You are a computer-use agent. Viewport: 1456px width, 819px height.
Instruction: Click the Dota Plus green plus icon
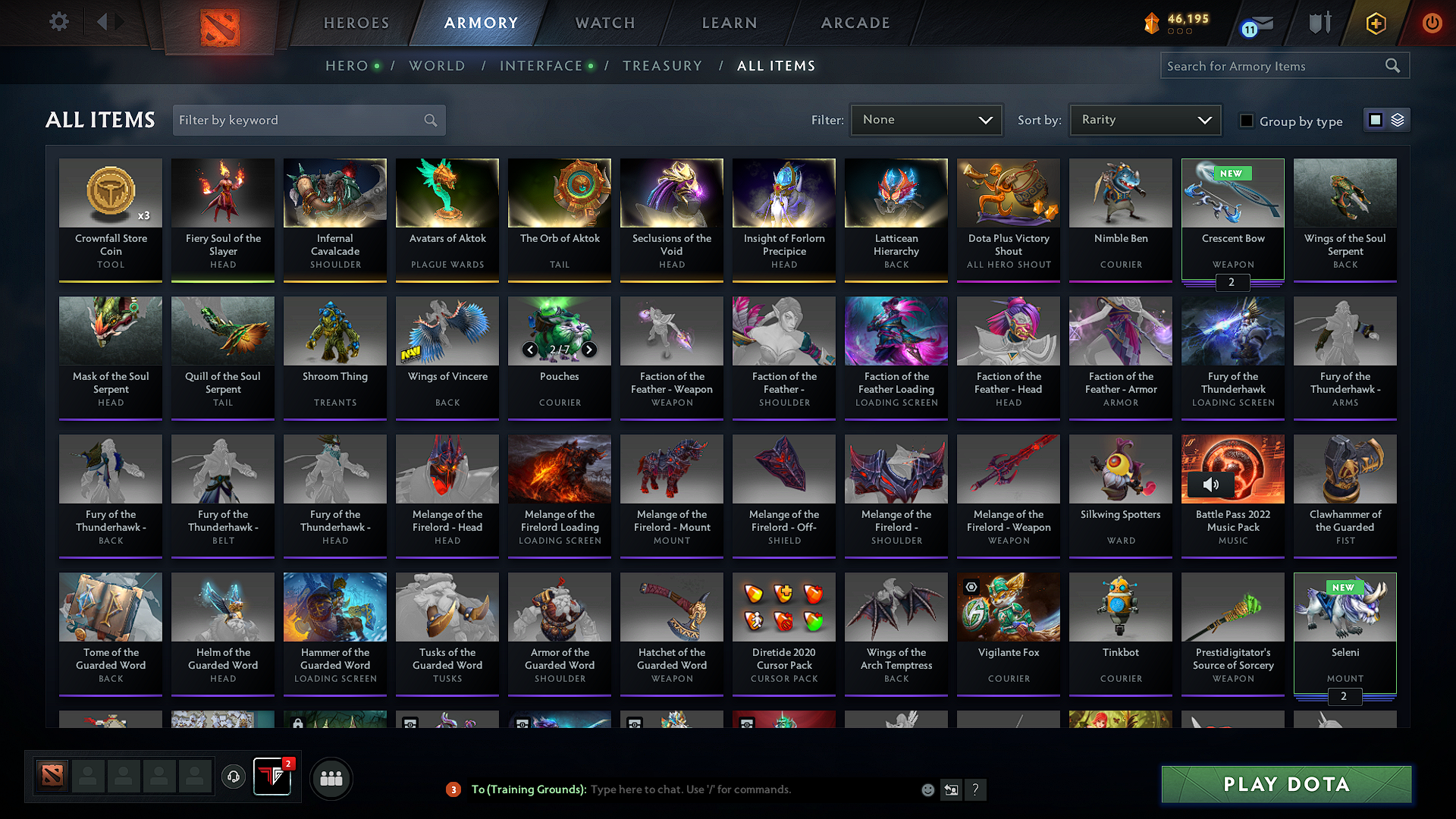coord(1375,23)
